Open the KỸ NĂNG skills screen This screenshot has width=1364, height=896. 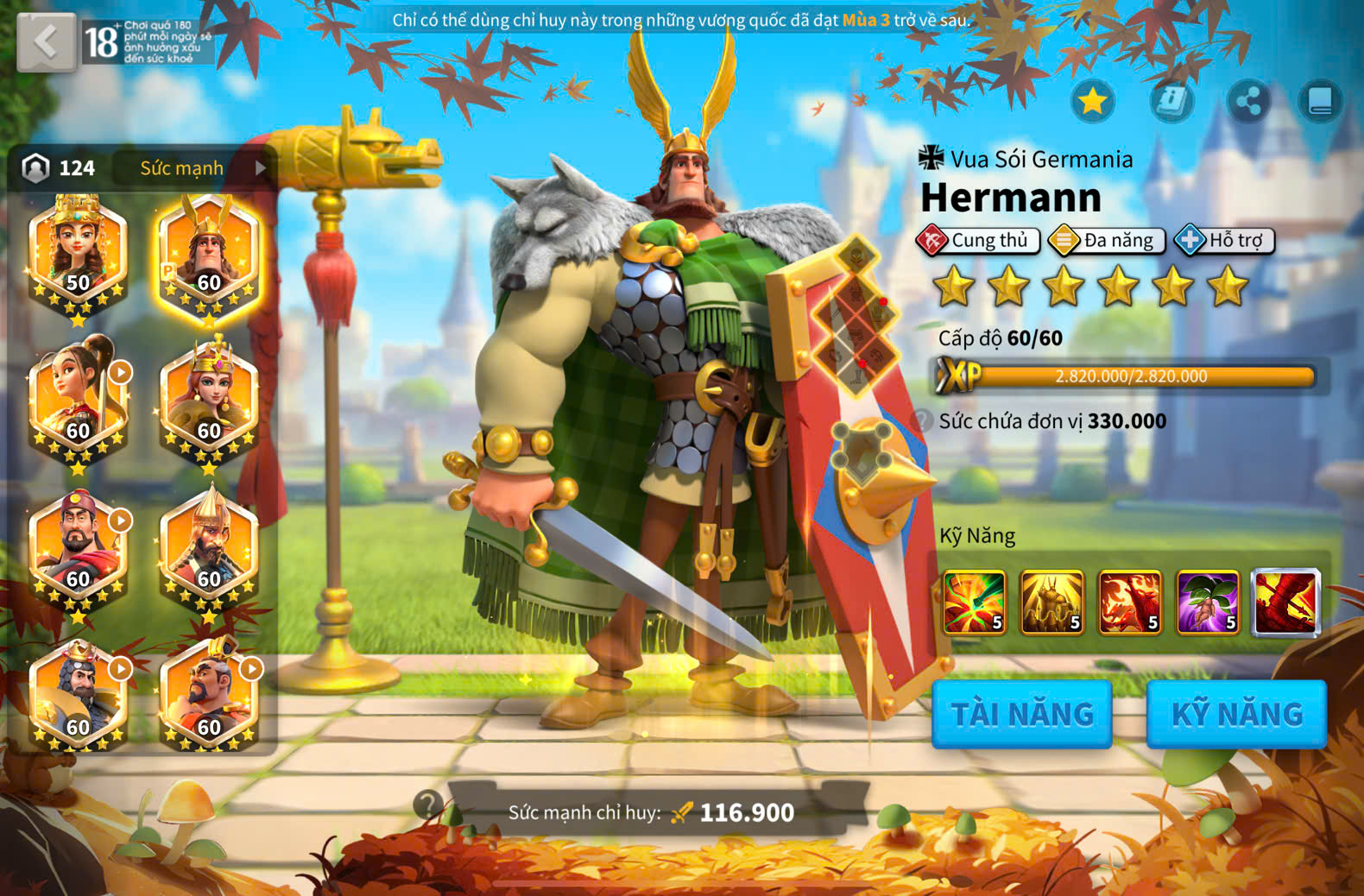(x=1236, y=714)
